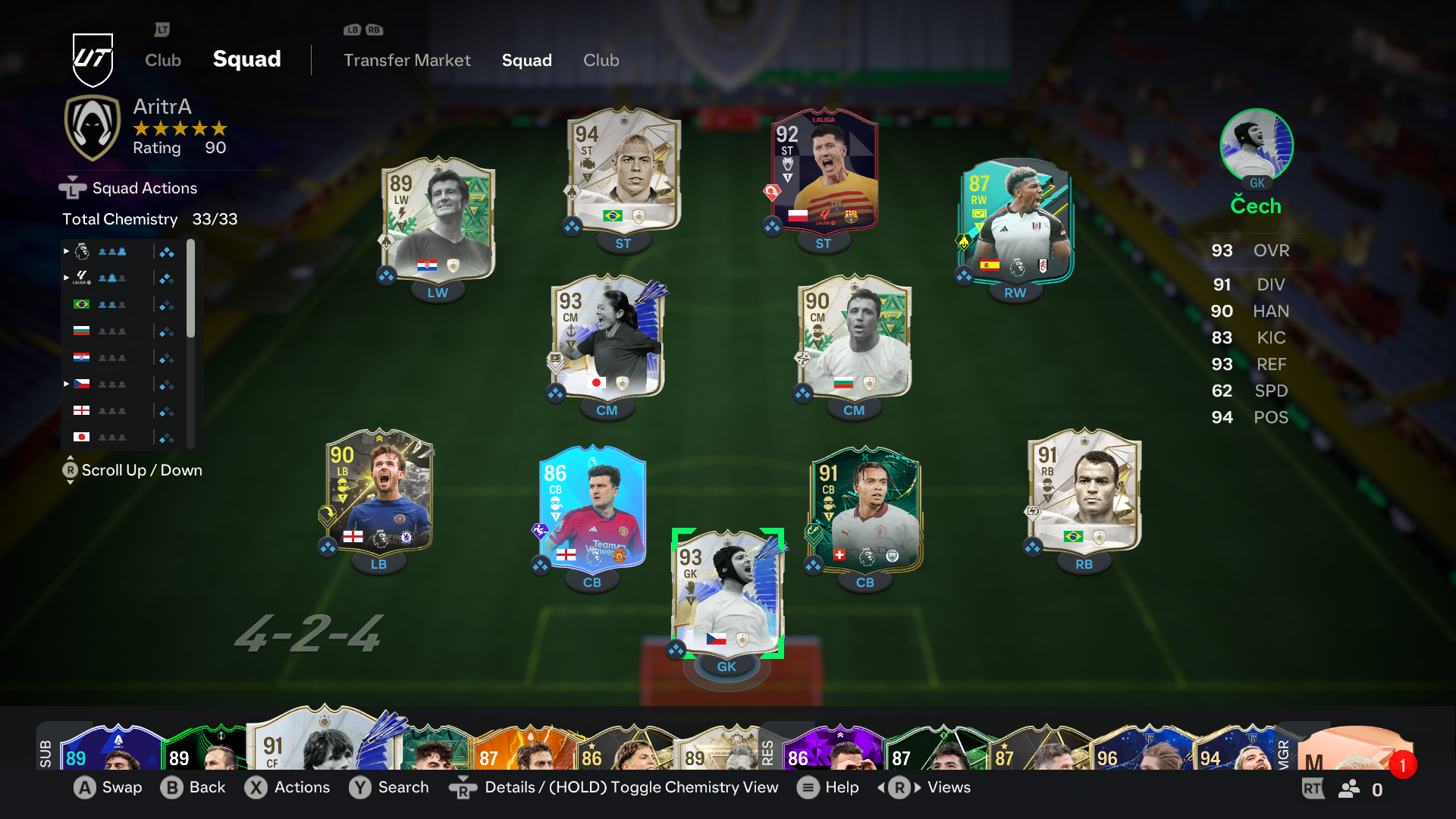
Task: Click the Swap action button
Action: (x=108, y=788)
